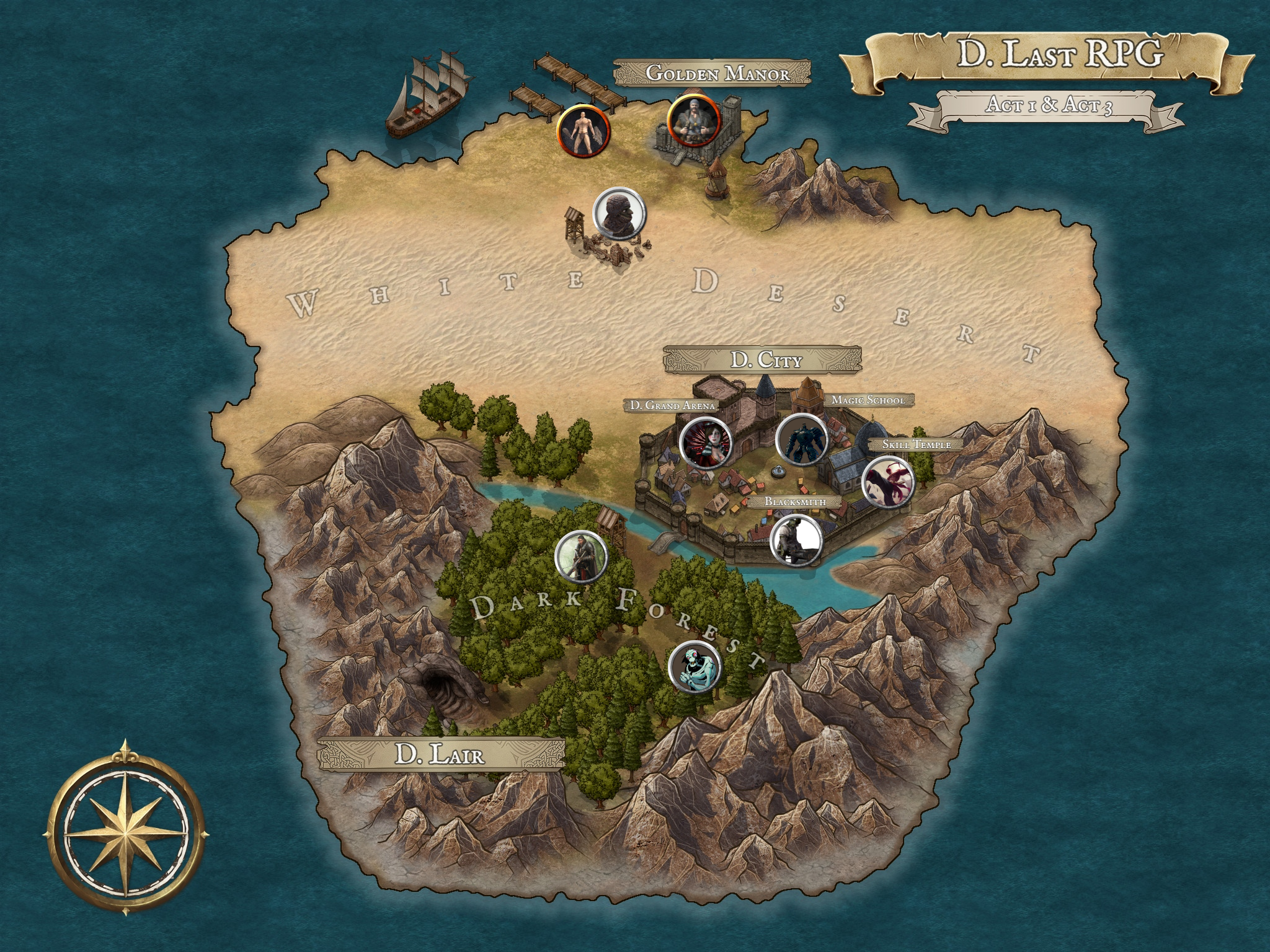Screen dimensions: 1270x952
Task: Enter the D. Lair location banner
Action: click(440, 754)
